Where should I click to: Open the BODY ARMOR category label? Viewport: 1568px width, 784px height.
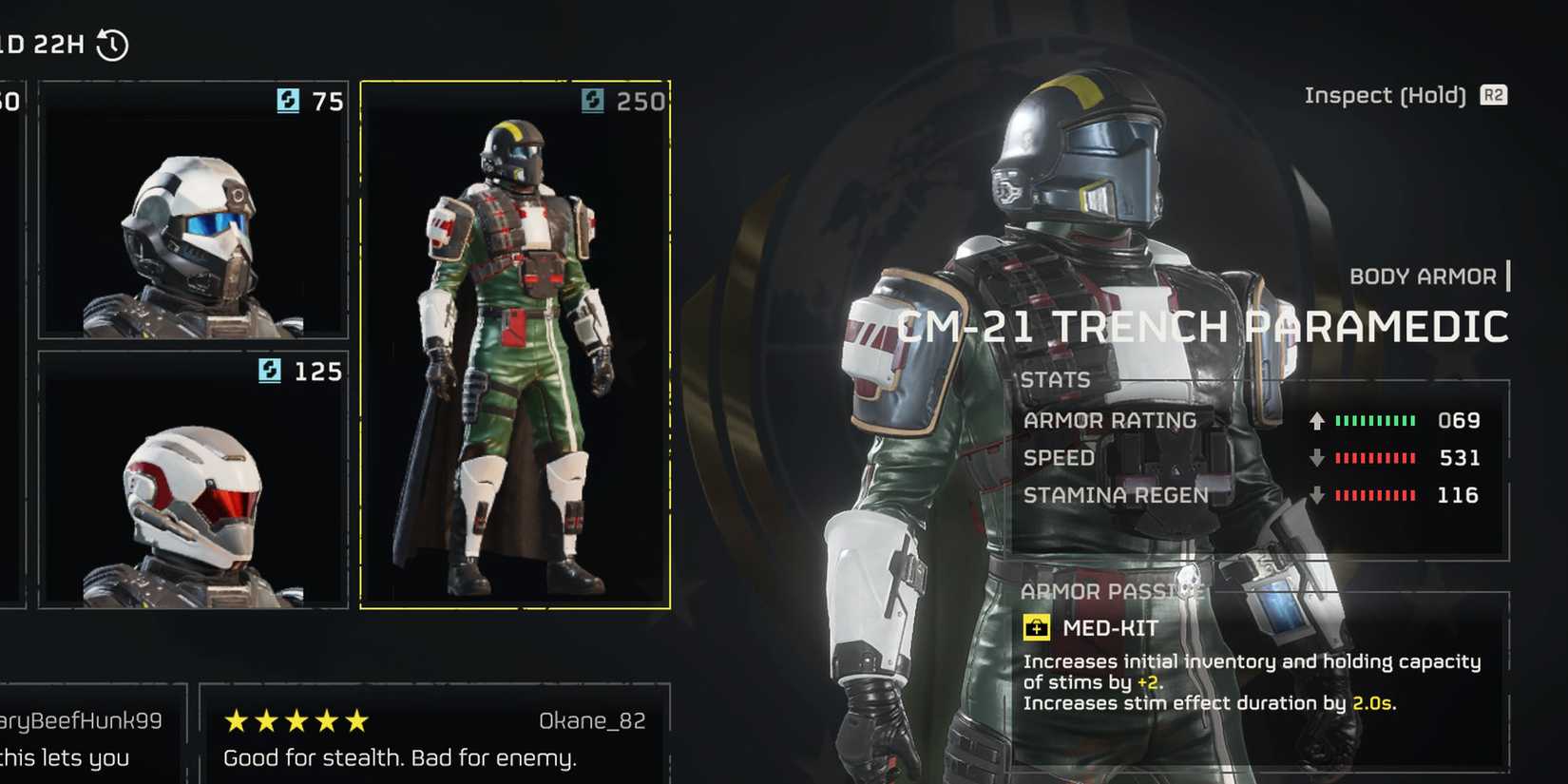pyautogui.click(x=1424, y=276)
